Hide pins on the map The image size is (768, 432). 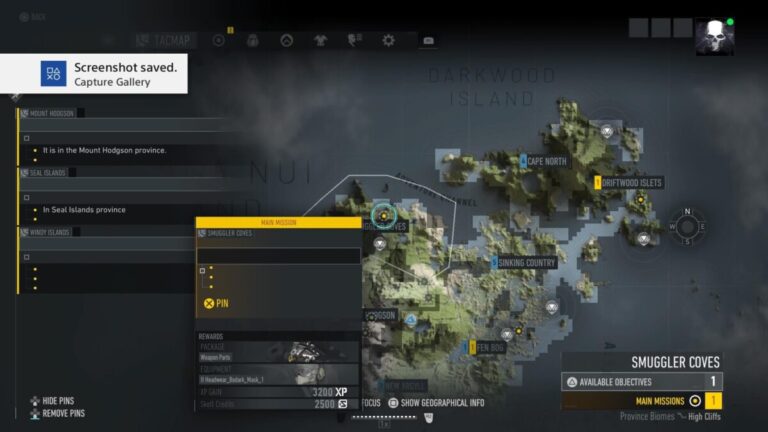58,401
